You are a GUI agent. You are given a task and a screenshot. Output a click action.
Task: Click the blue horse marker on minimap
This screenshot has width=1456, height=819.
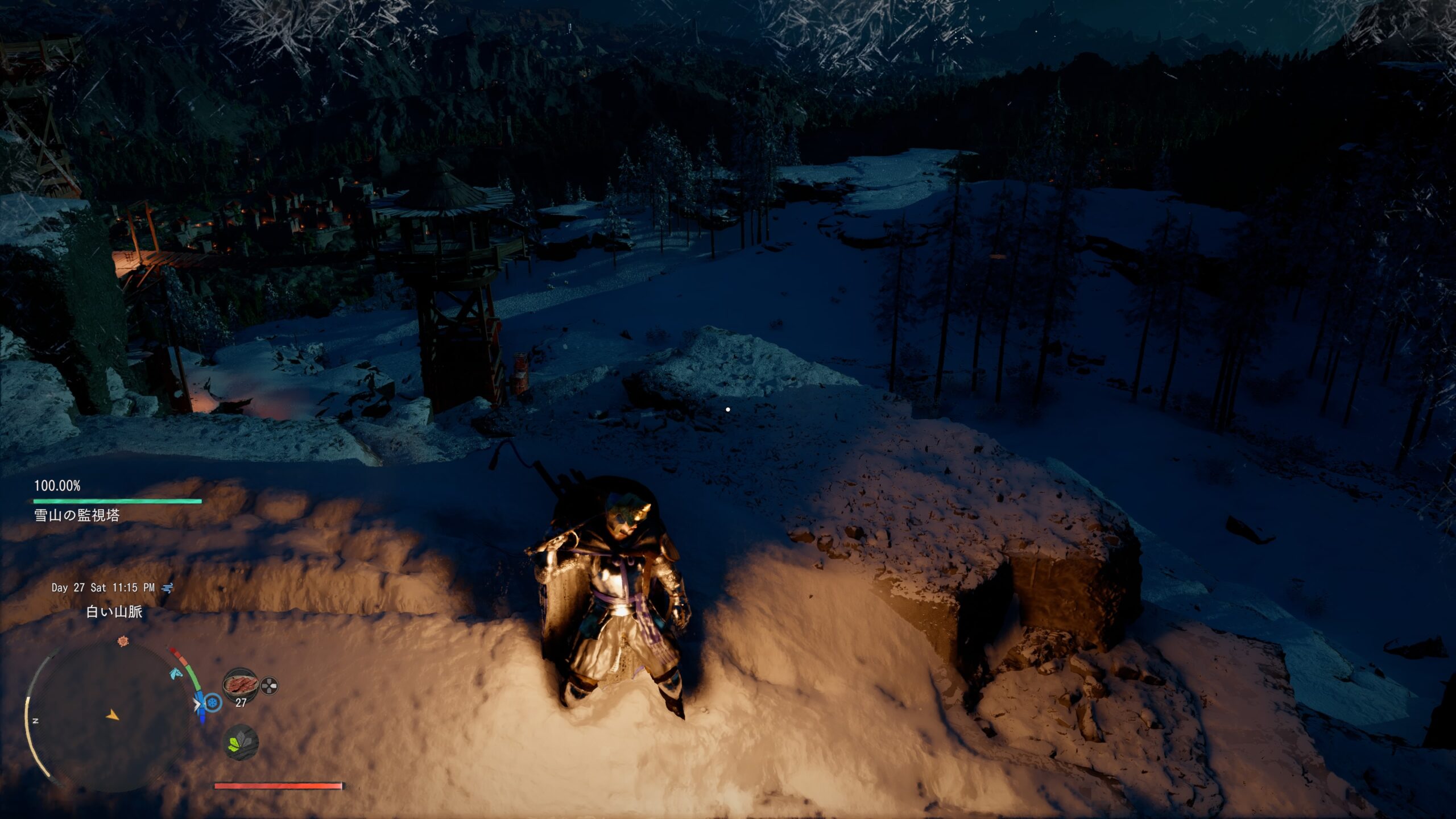[175, 674]
